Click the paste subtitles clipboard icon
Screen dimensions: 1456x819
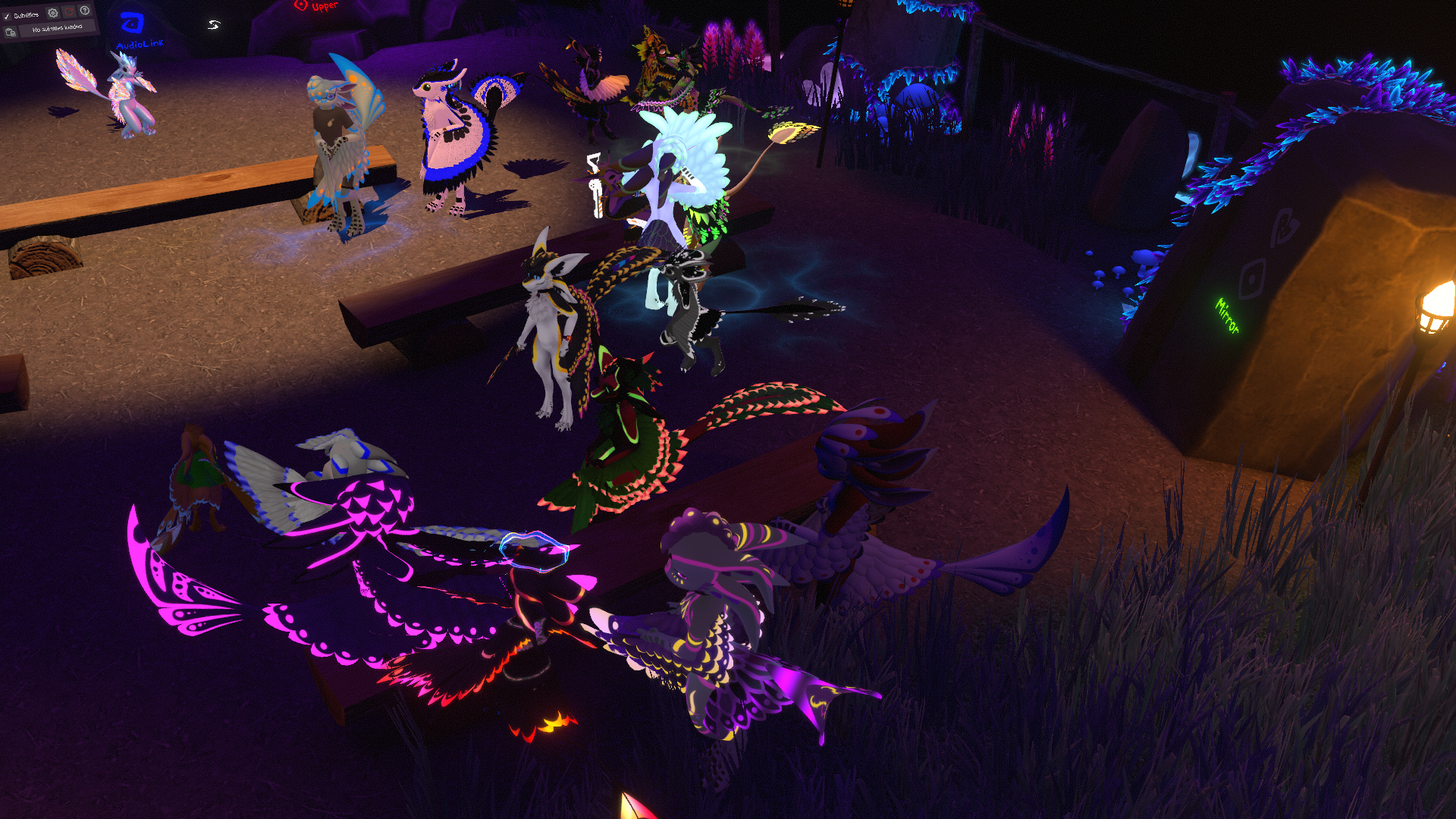(x=11, y=33)
